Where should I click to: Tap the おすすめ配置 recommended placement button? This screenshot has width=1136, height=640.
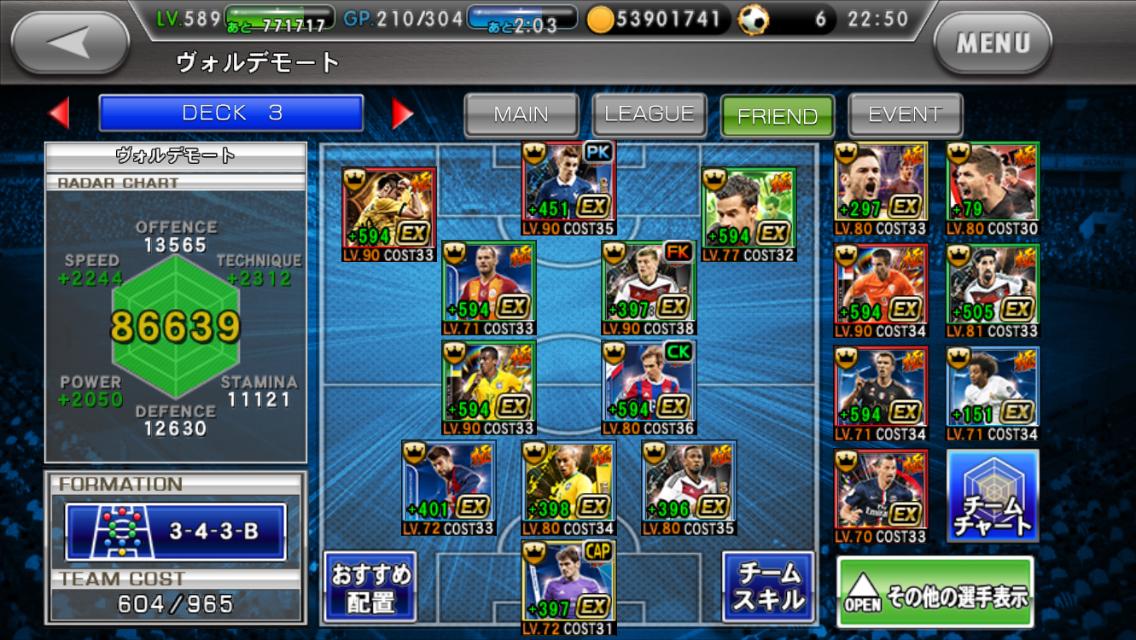[369, 587]
